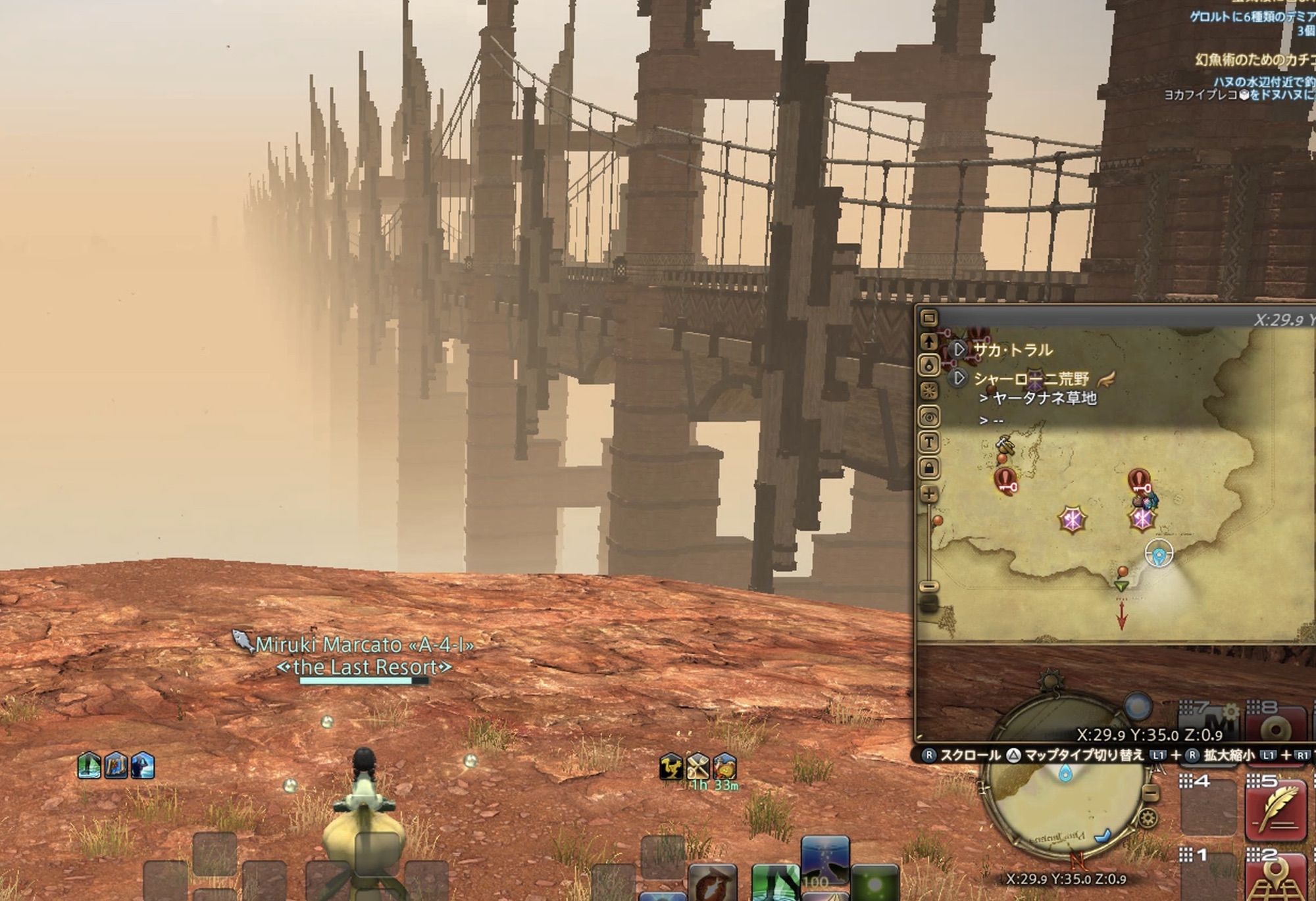Activate the map pin hotbar slot 2
Screen dimensions: 1316x901
click(1275, 880)
